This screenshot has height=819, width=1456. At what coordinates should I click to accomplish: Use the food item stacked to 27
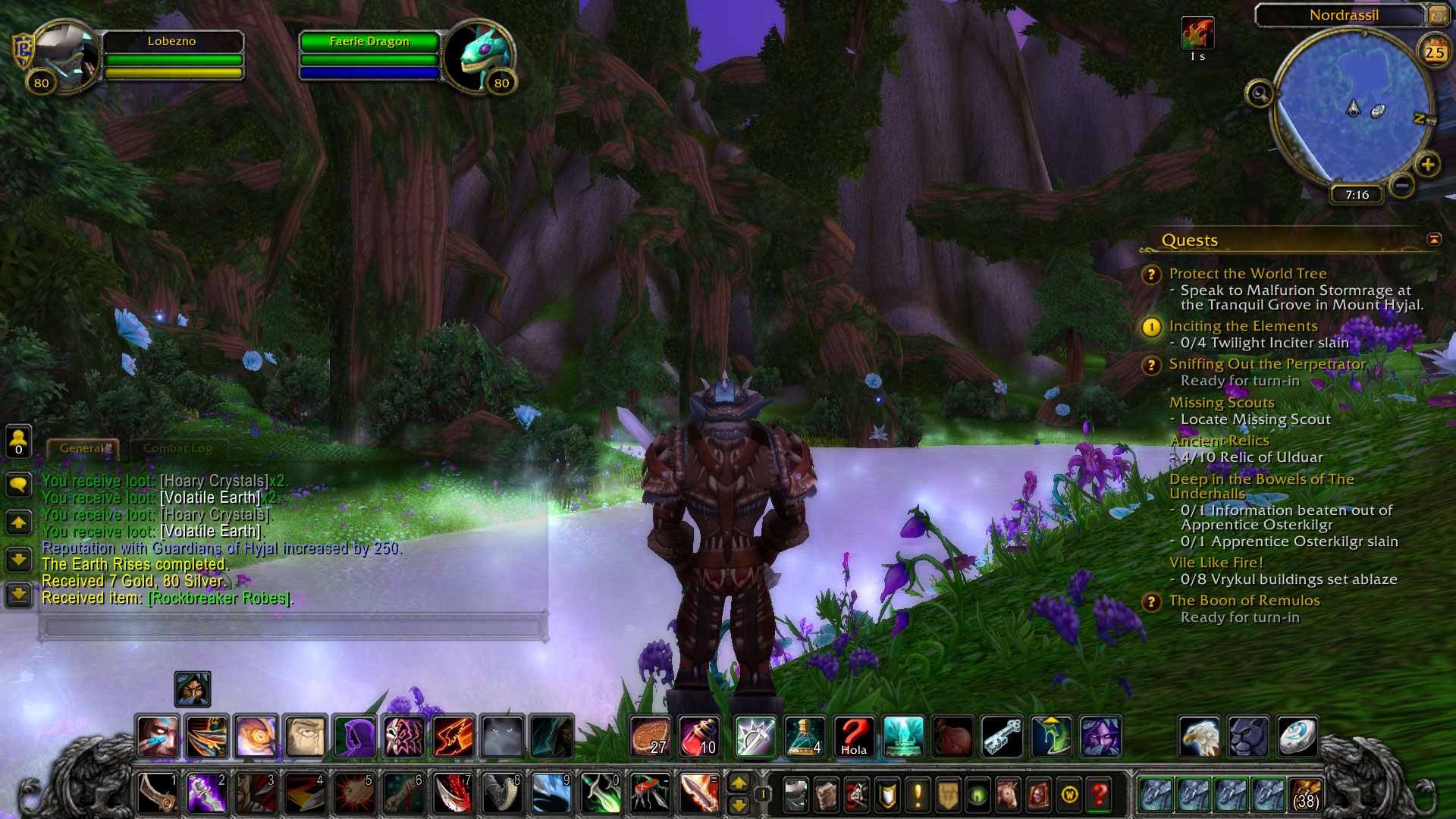tap(650, 736)
